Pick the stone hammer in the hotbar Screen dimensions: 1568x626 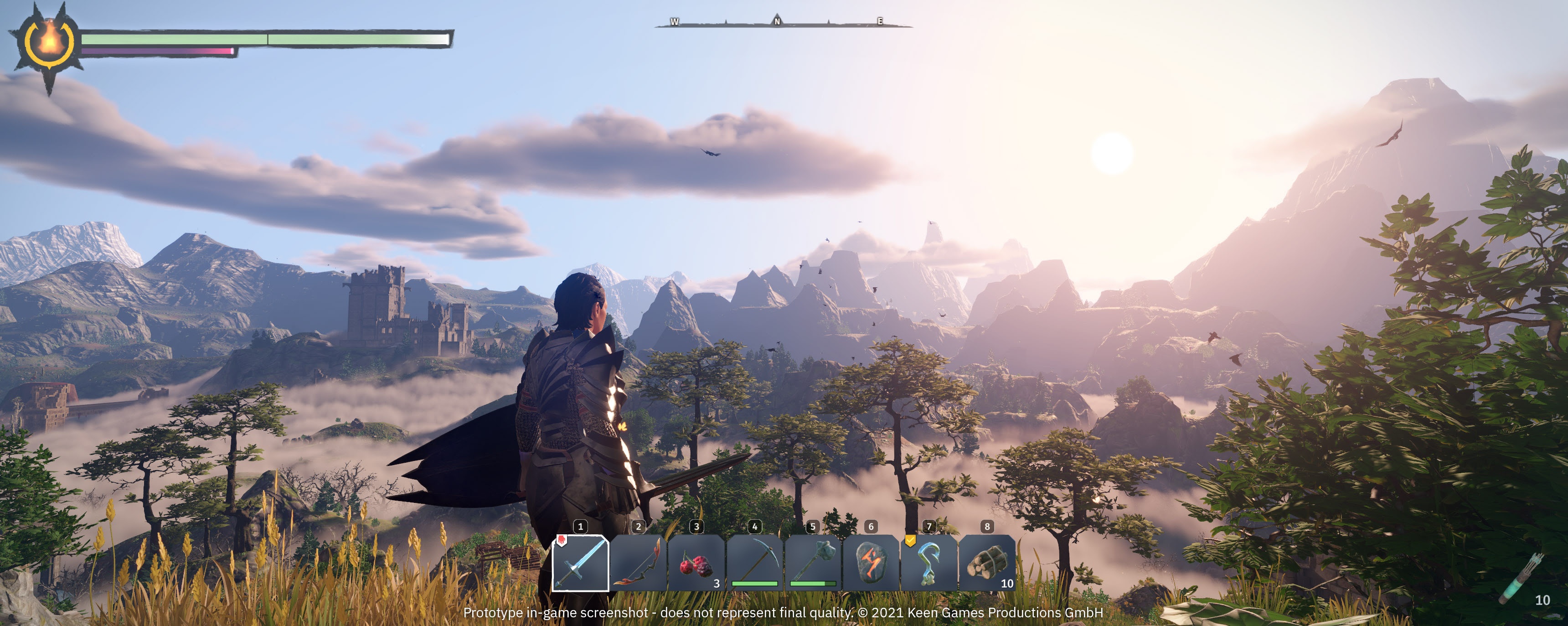tap(813, 563)
